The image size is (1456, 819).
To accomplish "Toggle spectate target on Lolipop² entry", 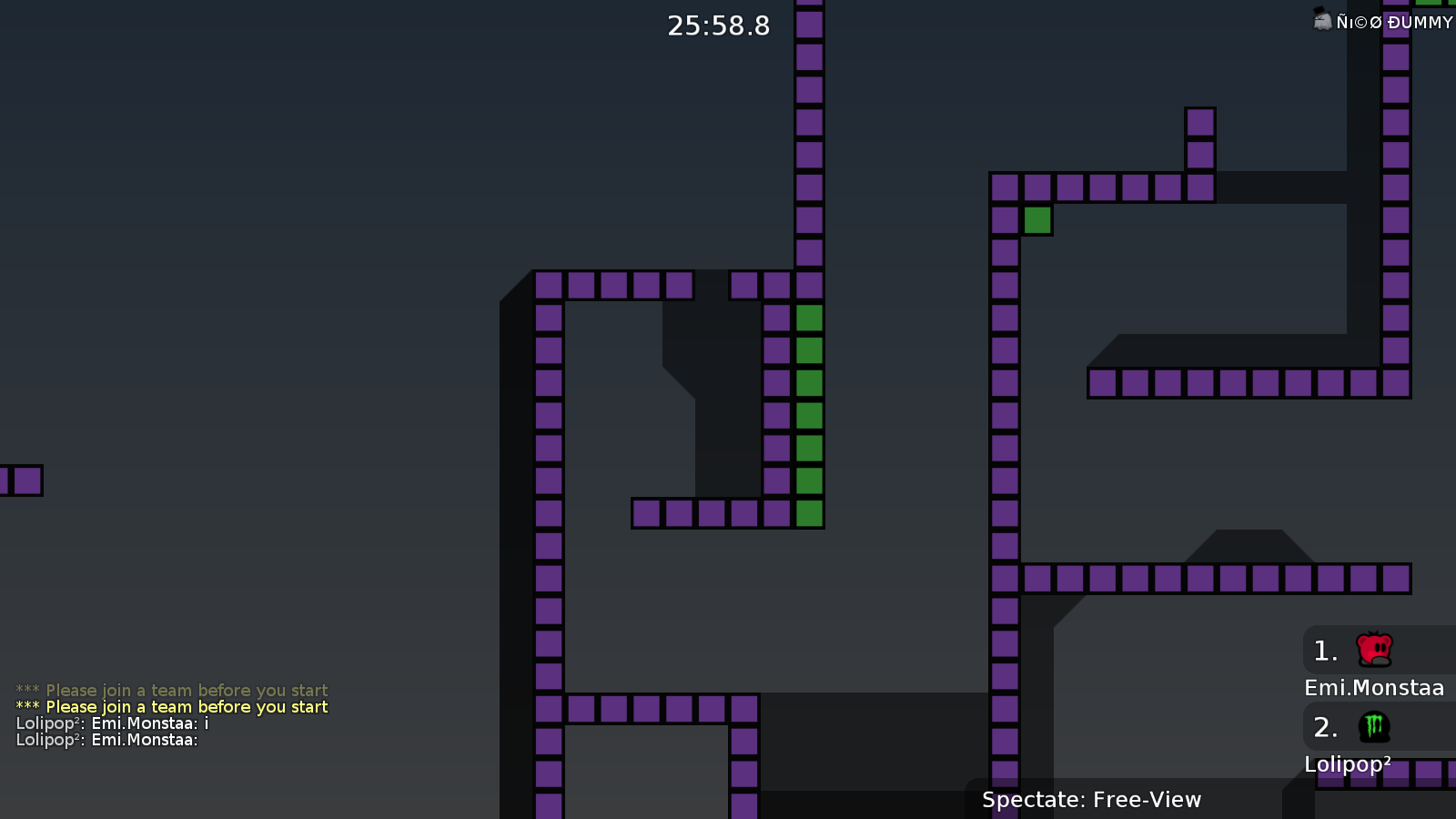I will point(1347,764).
